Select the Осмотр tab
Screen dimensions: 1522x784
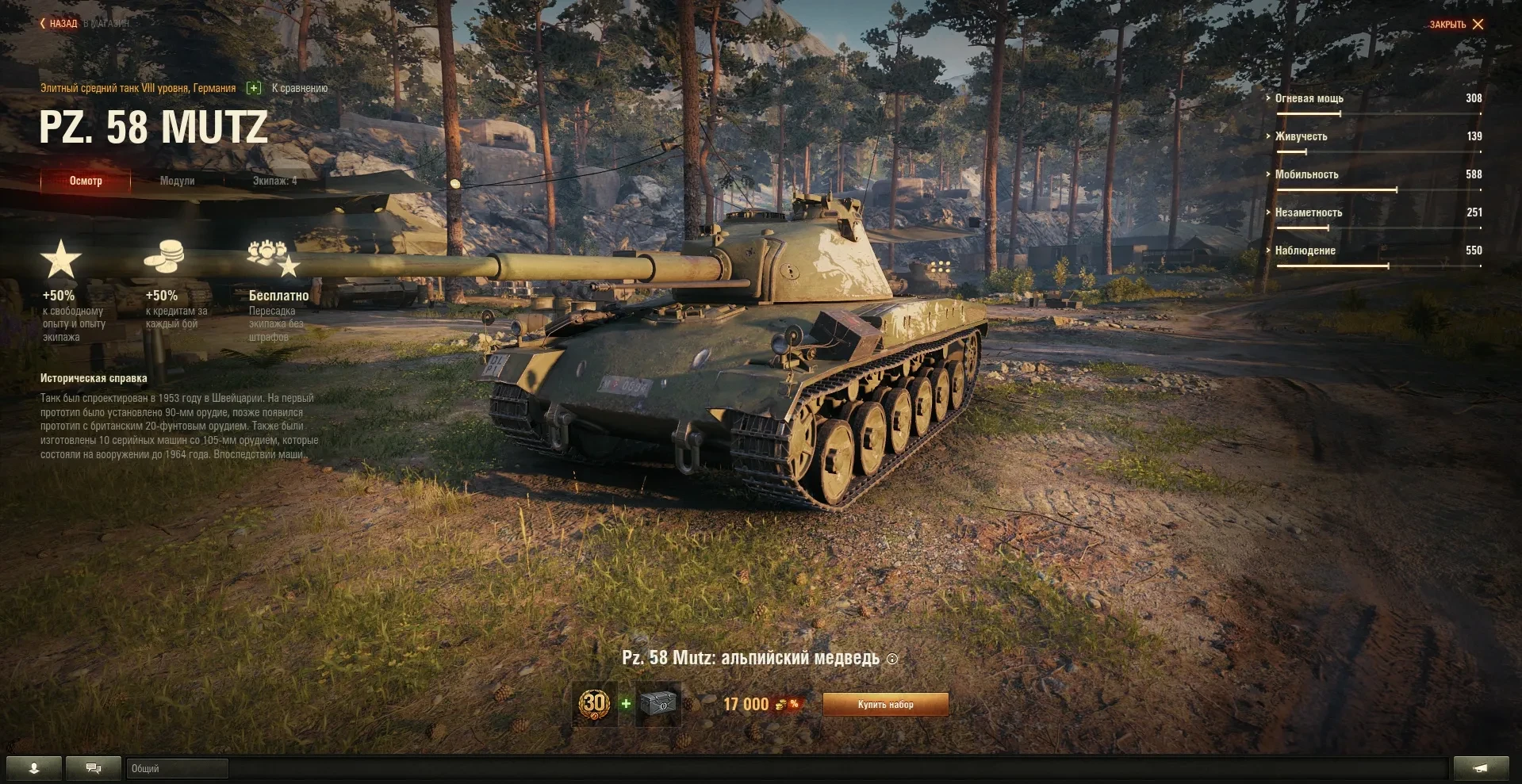pos(86,181)
